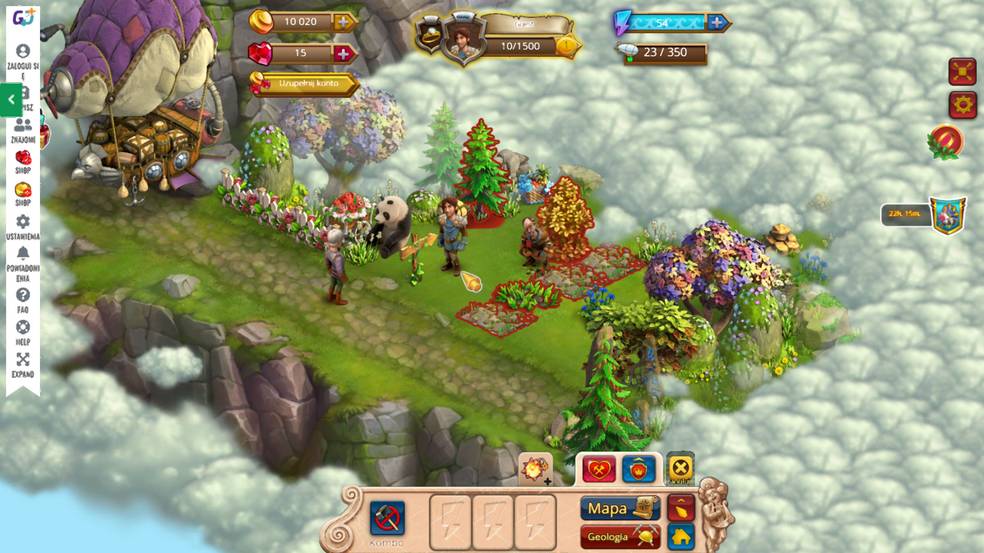Open the bomb explosive booster with plus

coord(535,469)
